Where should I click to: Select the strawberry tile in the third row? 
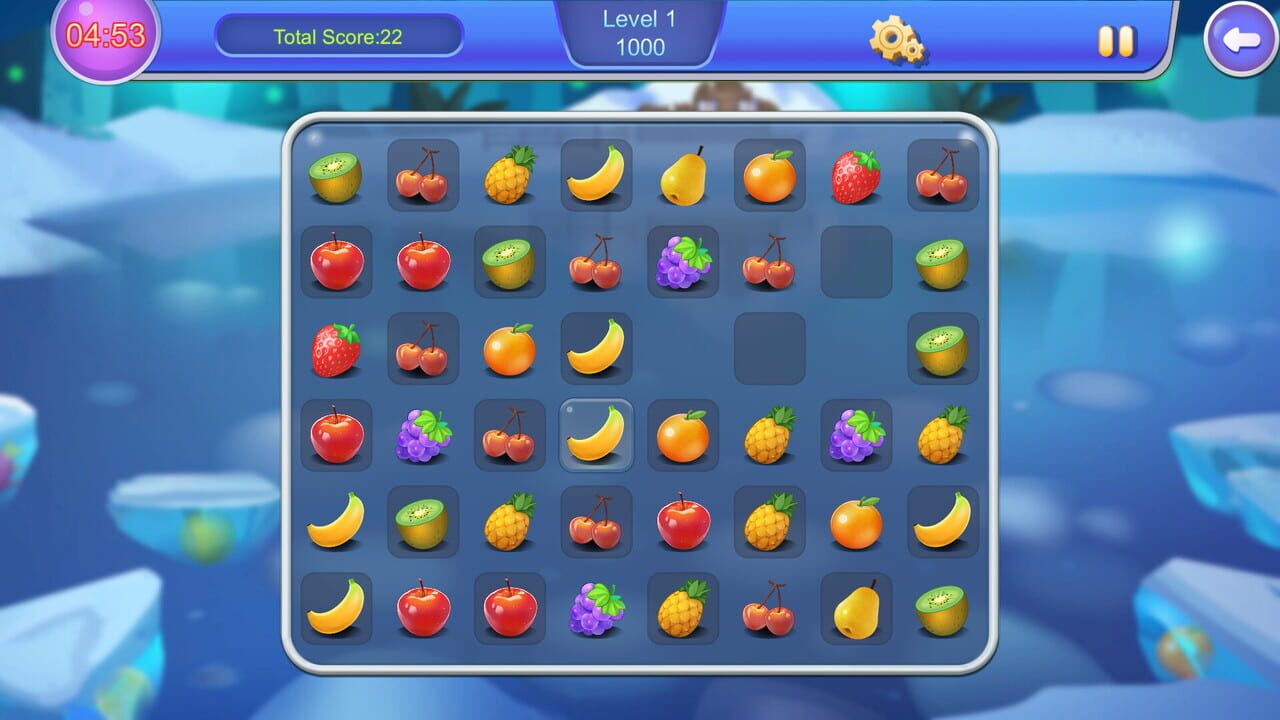point(337,348)
